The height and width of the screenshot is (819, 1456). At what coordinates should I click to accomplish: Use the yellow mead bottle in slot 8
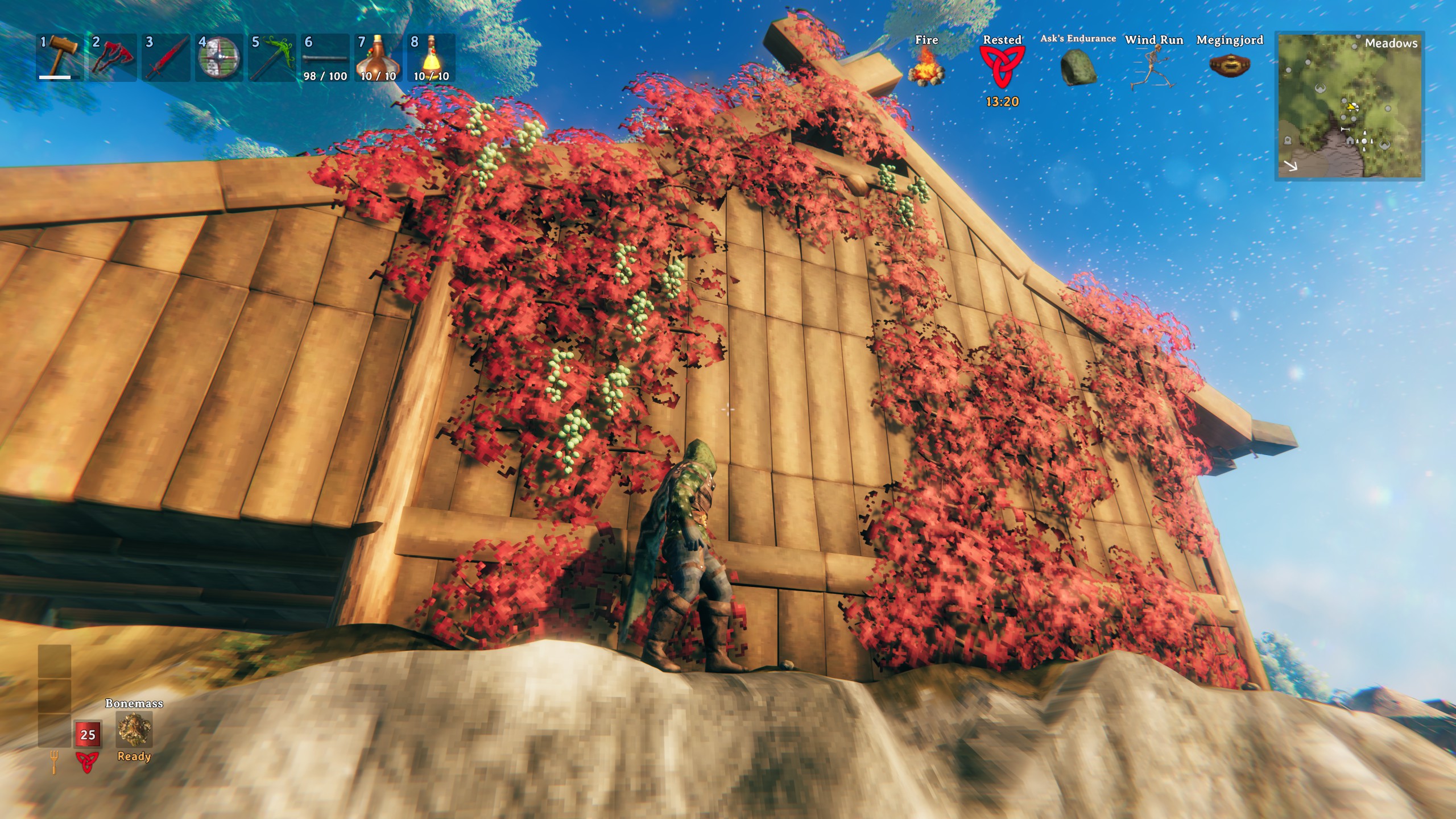coord(431,57)
